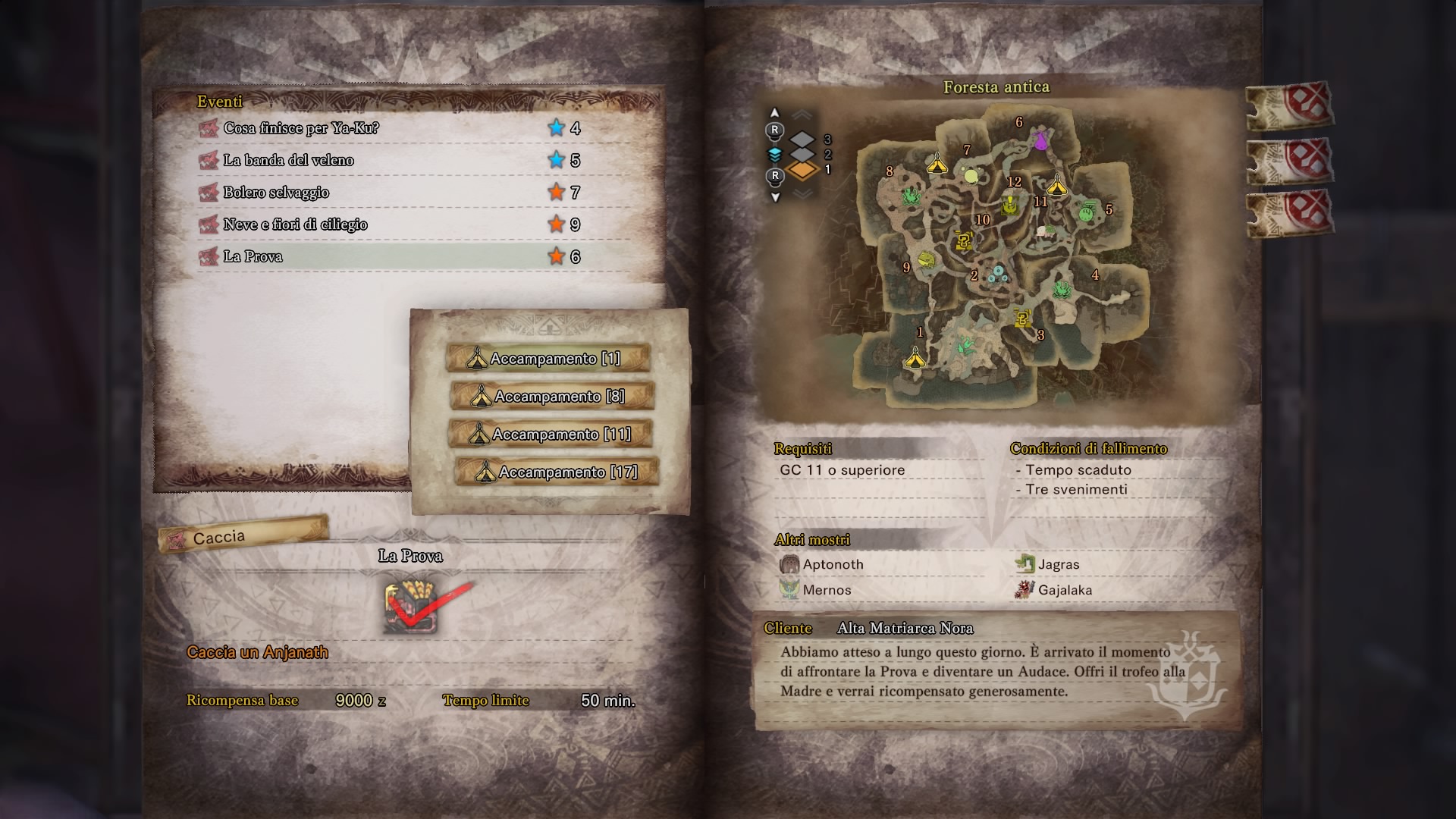Select the top red bookmark ribbon
Screen dimensions: 1456x819
click(1289, 106)
